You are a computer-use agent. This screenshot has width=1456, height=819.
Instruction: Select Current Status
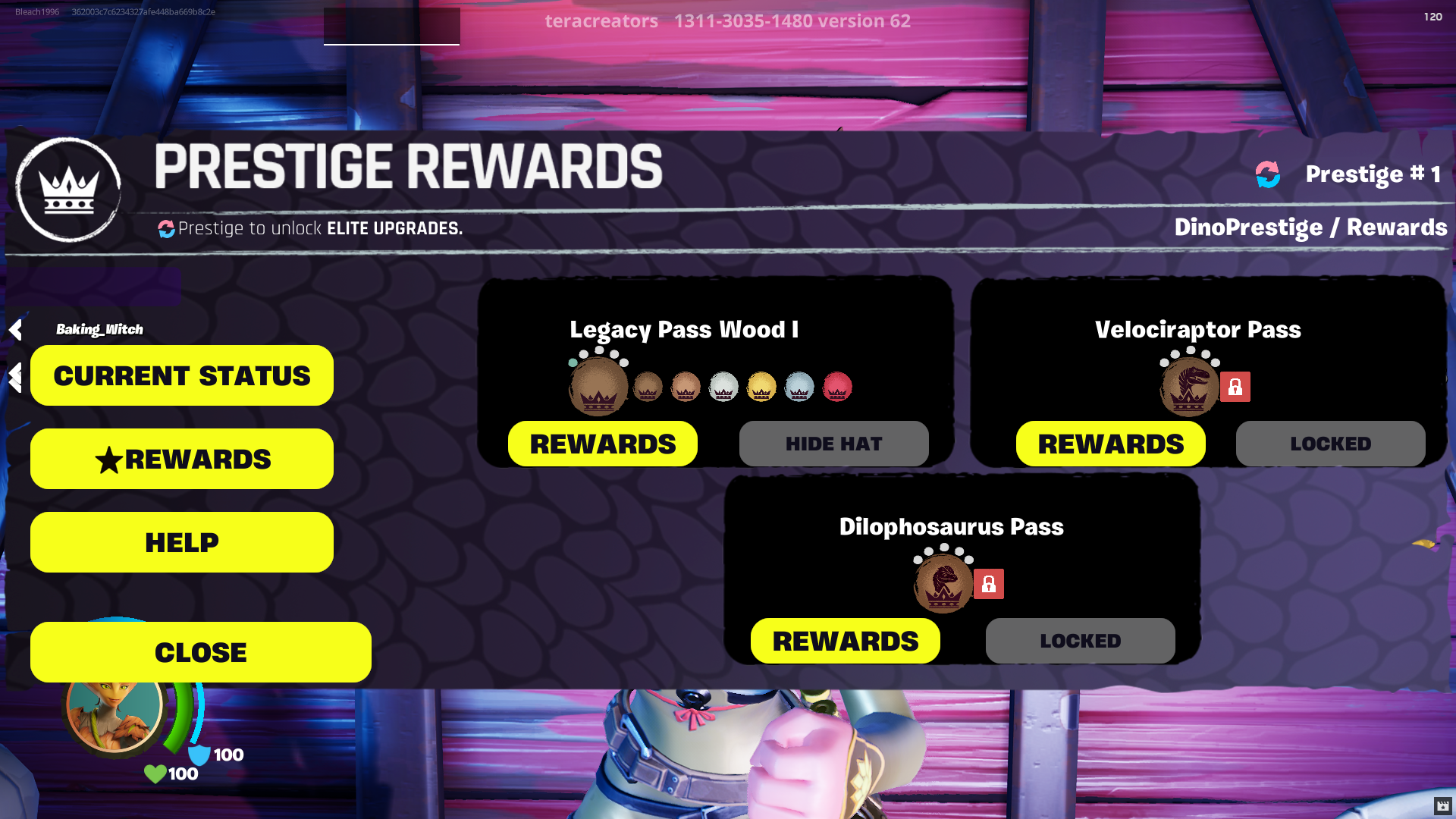click(181, 375)
